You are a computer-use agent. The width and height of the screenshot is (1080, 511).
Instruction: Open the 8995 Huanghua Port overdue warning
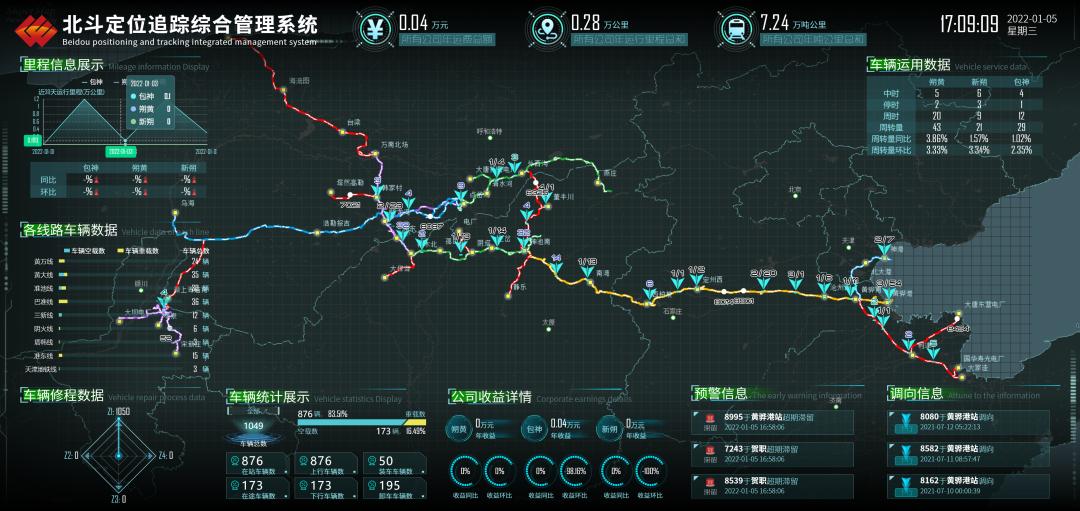[x=772, y=422]
